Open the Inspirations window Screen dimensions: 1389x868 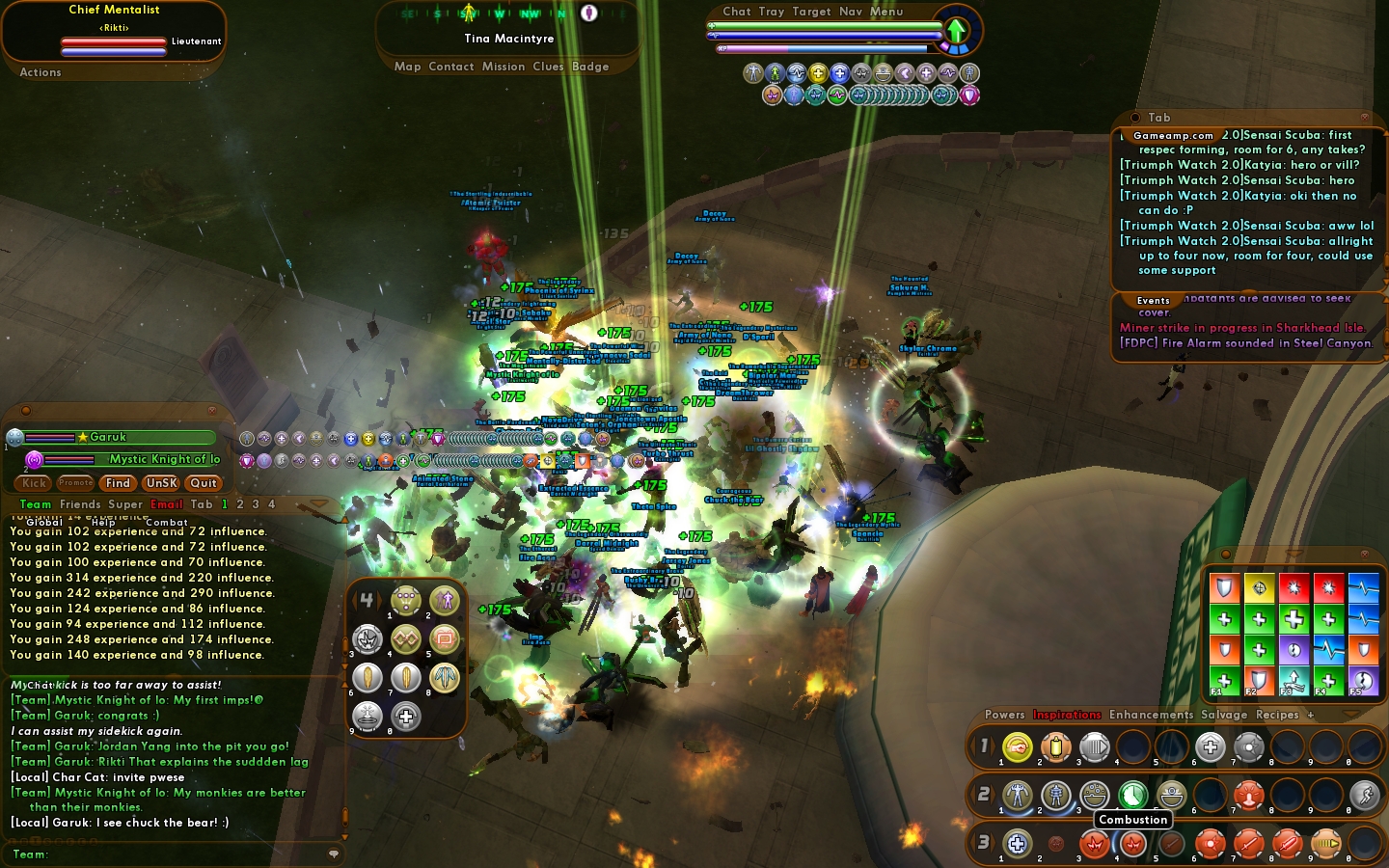[1067, 715]
